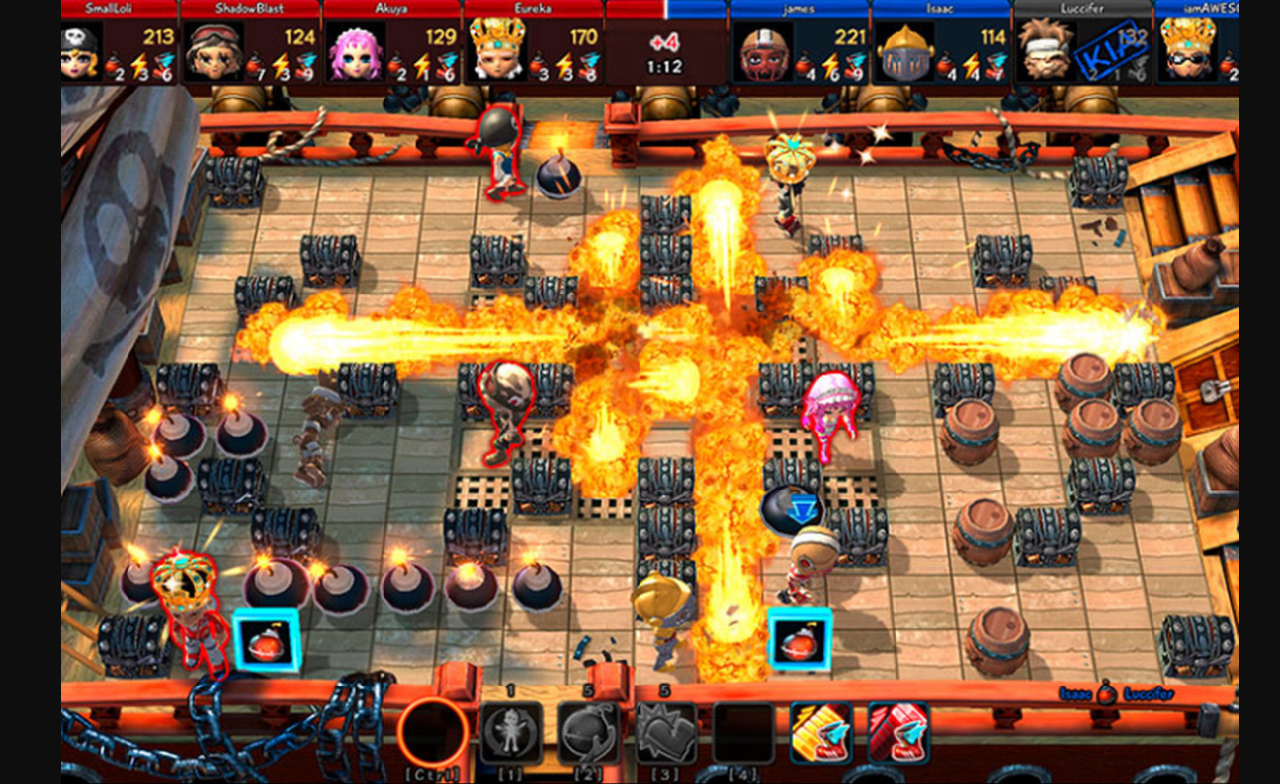
Task: Select james's player portrait
Action: tap(764, 52)
